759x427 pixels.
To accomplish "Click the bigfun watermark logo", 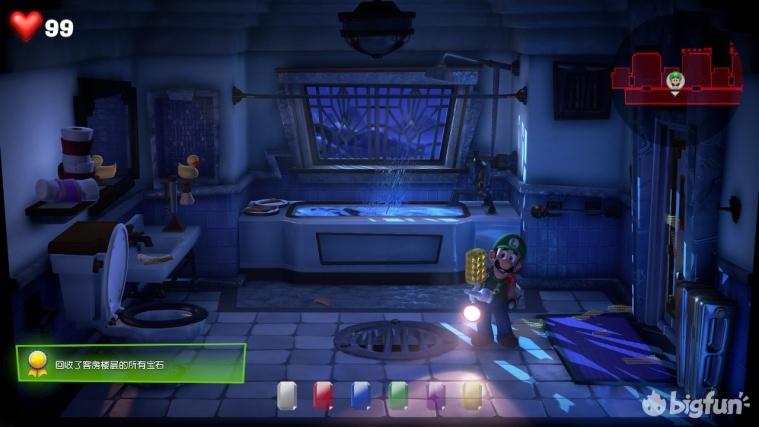I will tap(695, 403).
